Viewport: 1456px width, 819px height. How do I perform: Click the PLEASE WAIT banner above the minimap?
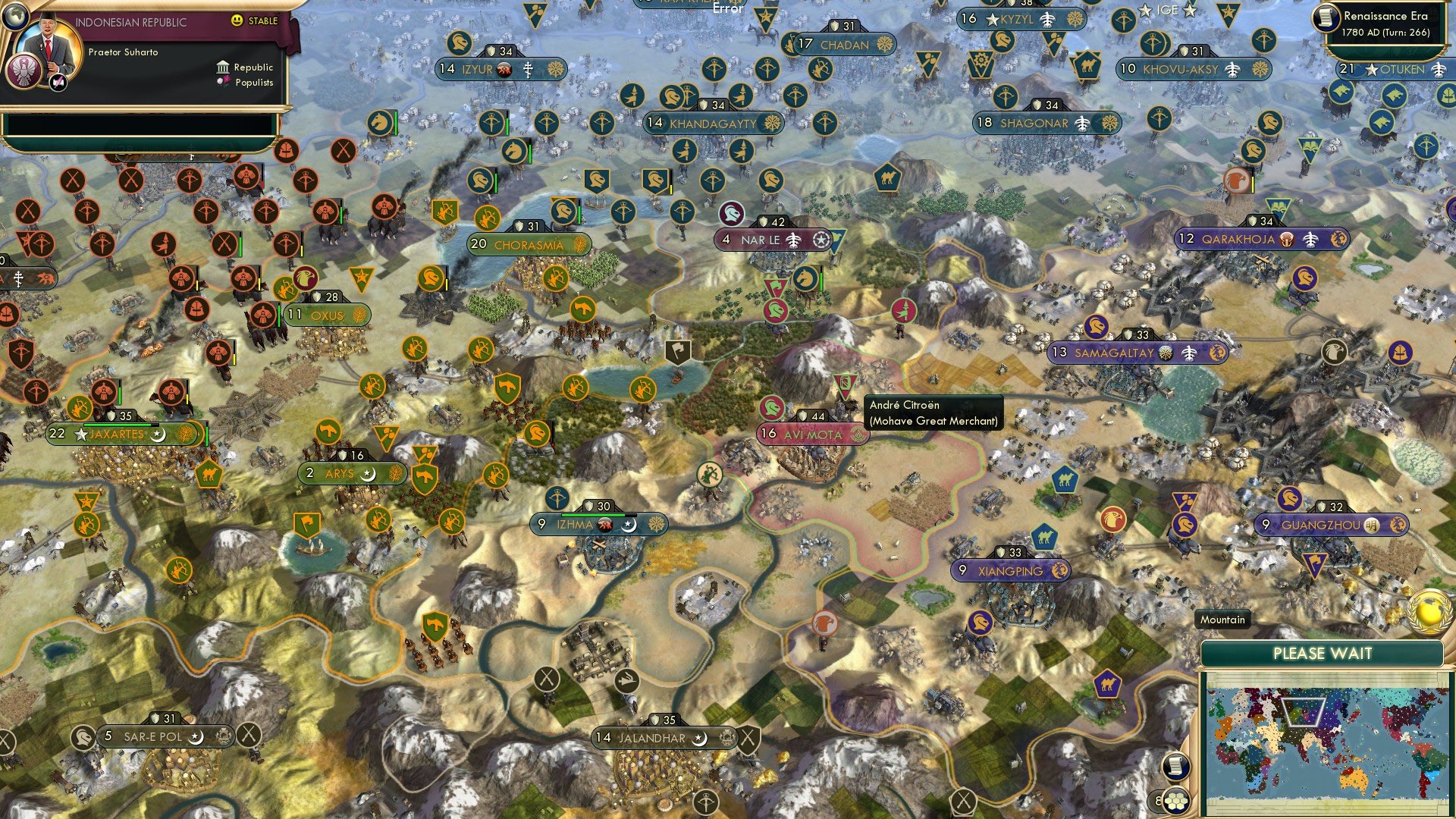(x=1323, y=652)
